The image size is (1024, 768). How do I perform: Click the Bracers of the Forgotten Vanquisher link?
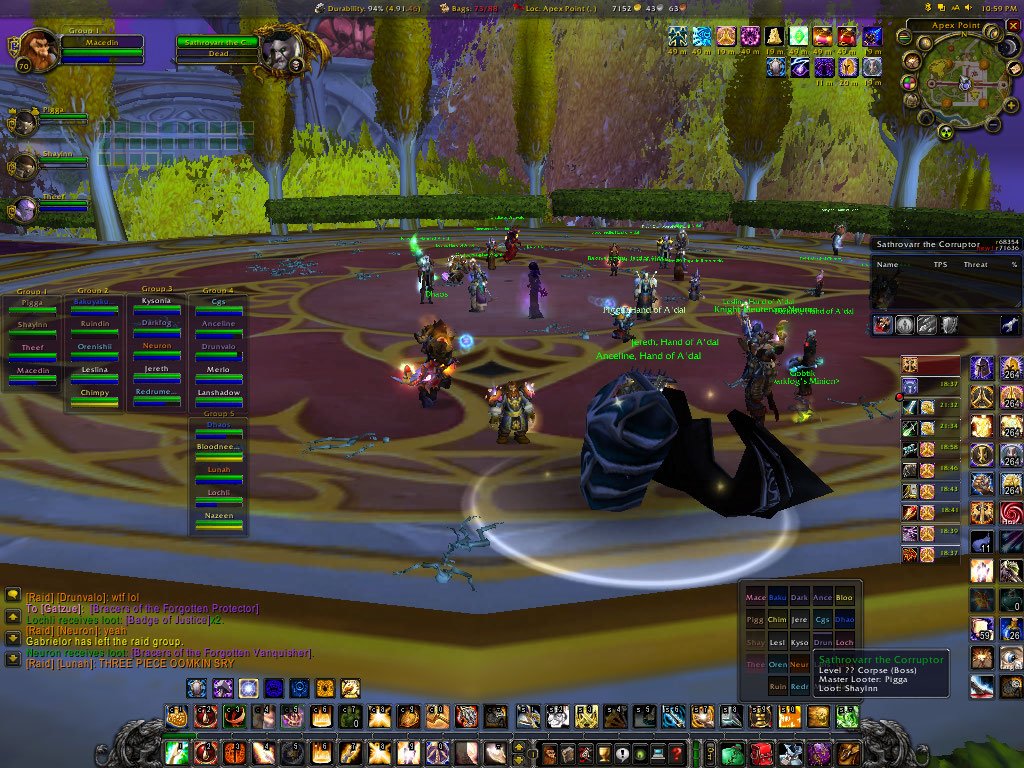(222, 653)
